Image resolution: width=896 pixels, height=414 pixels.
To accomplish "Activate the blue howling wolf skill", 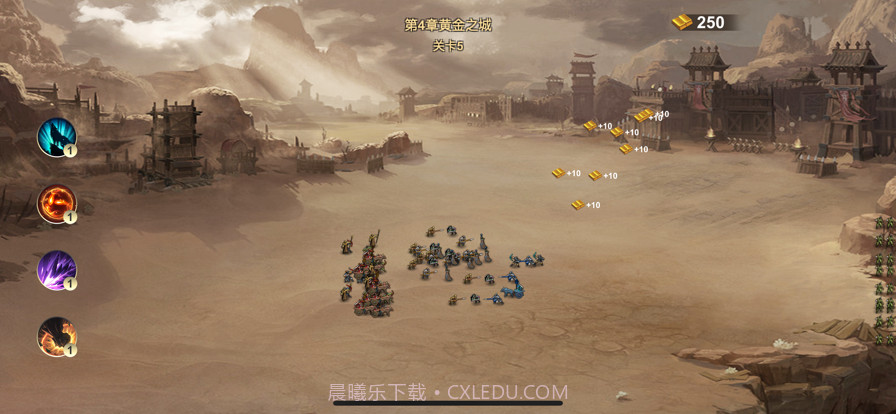I will pos(56,137).
